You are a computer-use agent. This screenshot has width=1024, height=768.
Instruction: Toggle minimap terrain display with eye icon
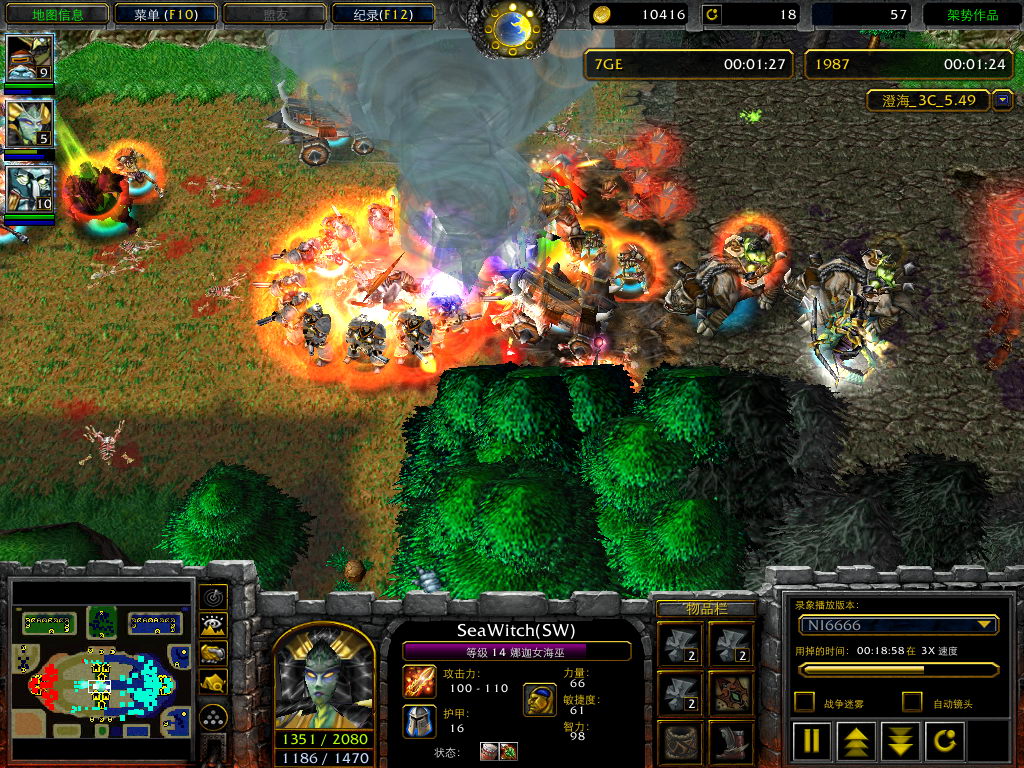[x=213, y=626]
